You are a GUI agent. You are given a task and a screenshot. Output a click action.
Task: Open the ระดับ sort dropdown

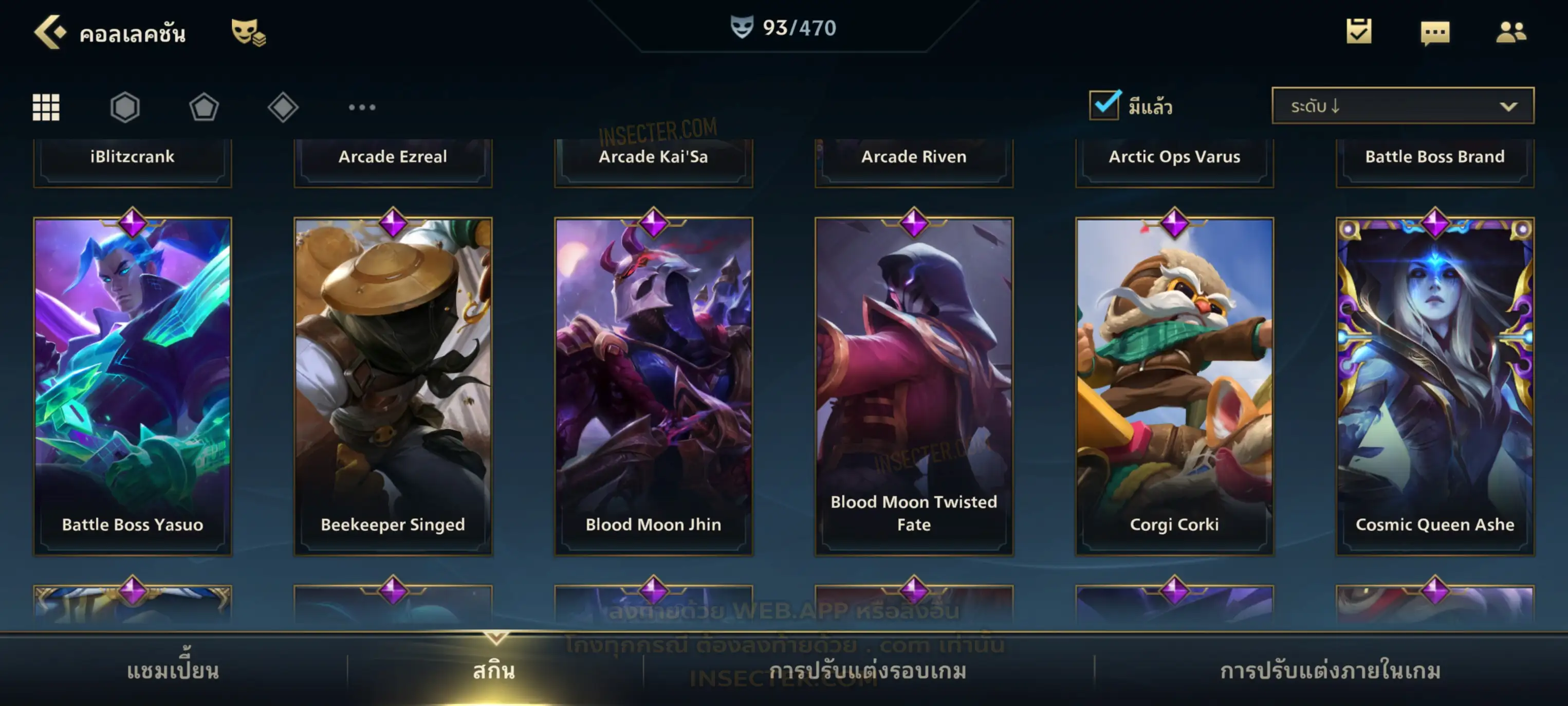(x=1403, y=106)
